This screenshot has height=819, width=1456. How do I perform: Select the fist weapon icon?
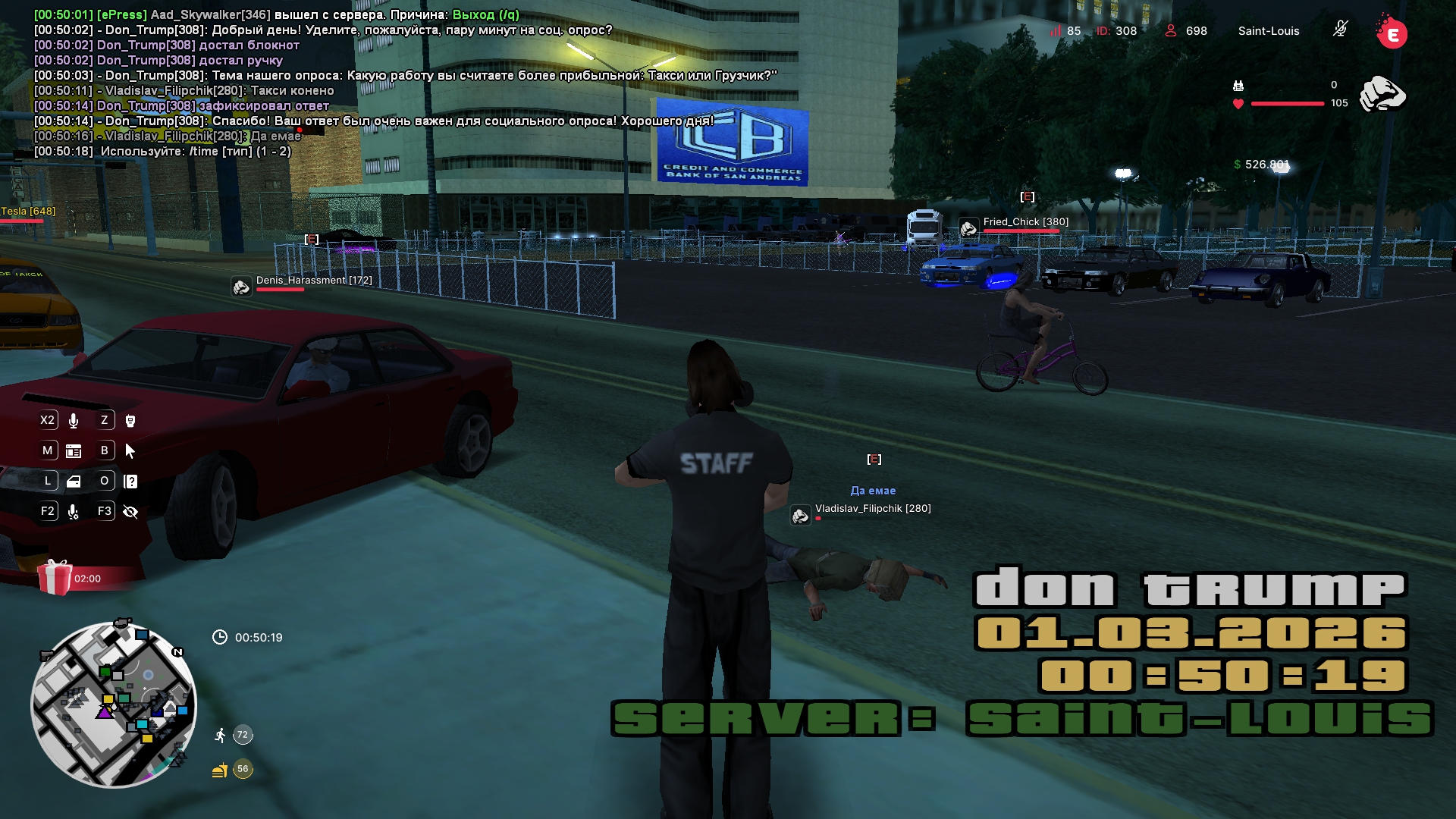[1382, 95]
